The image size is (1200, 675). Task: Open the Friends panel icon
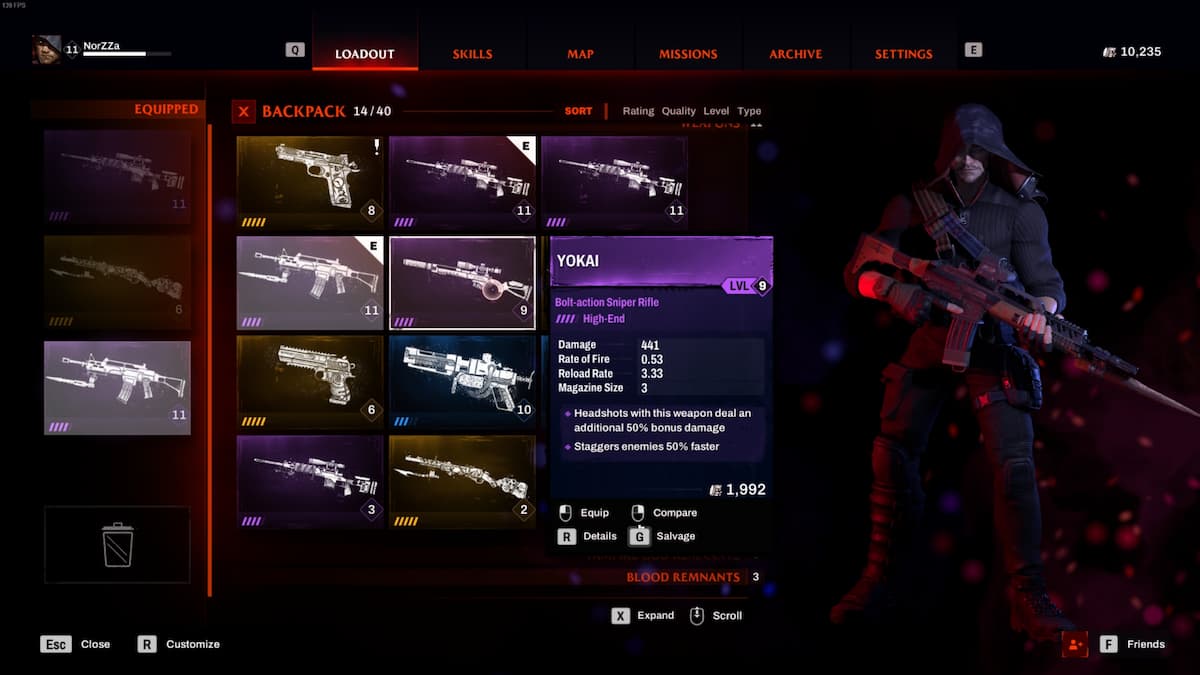[x=1075, y=644]
